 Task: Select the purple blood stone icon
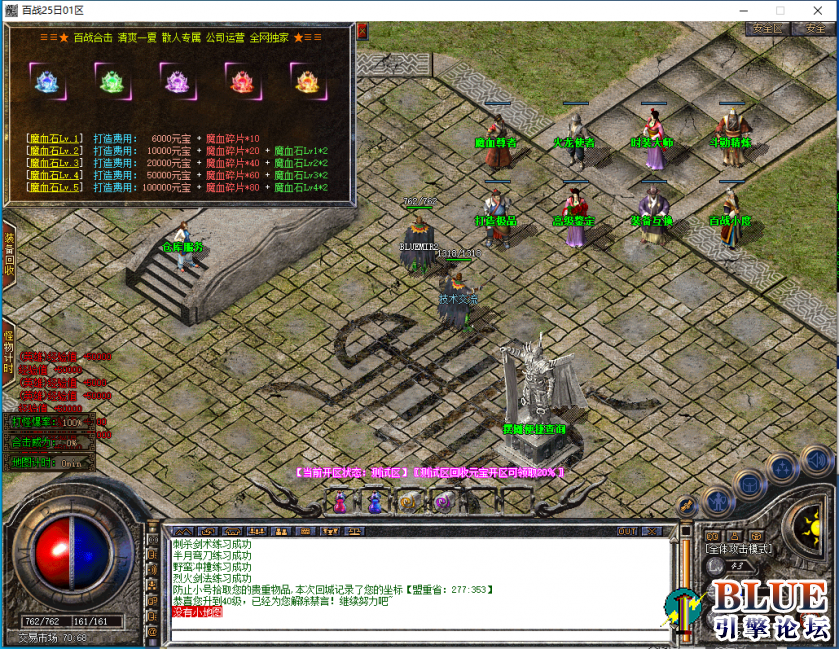point(175,80)
